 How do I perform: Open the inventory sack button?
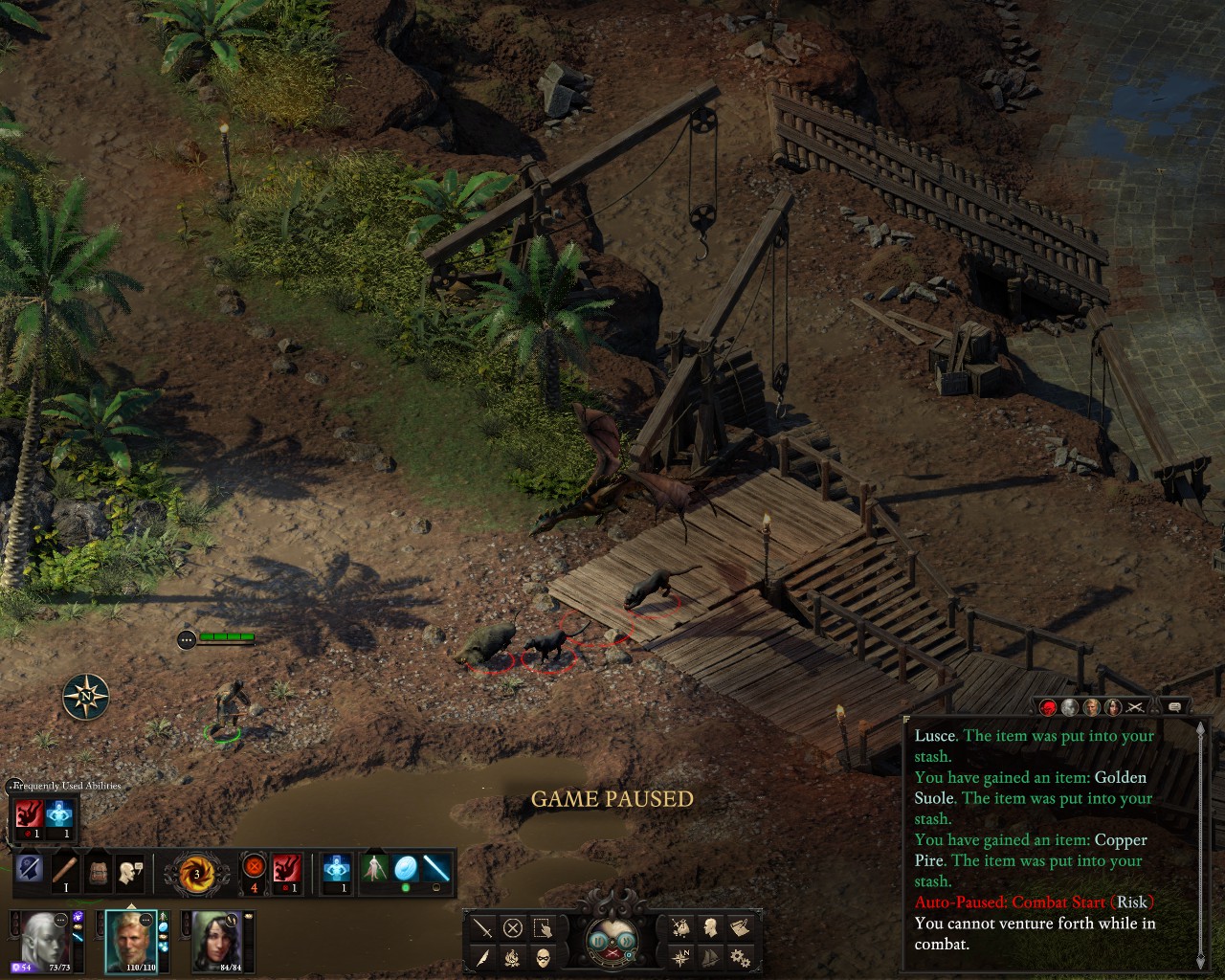click(681, 927)
